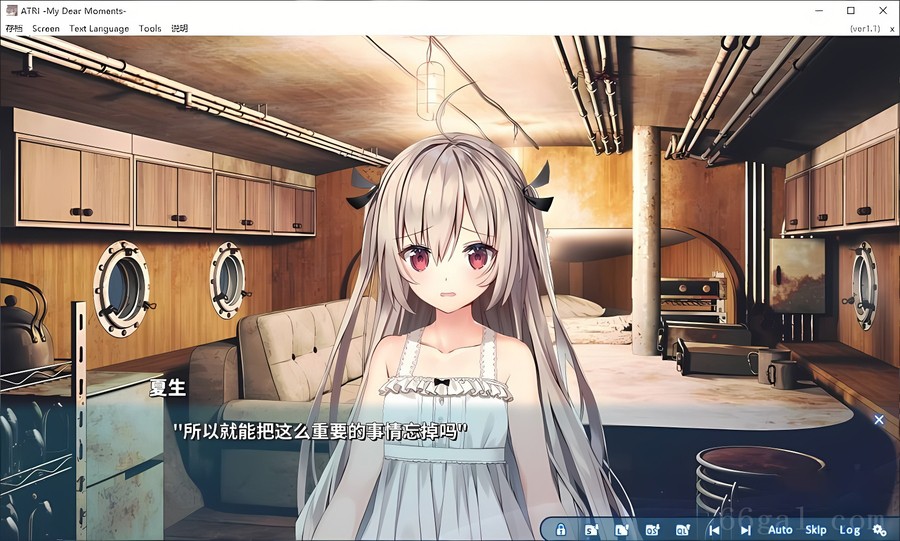
Task: Jump forward to the next scene
Action: pyautogui.click(x=745, y=530)
